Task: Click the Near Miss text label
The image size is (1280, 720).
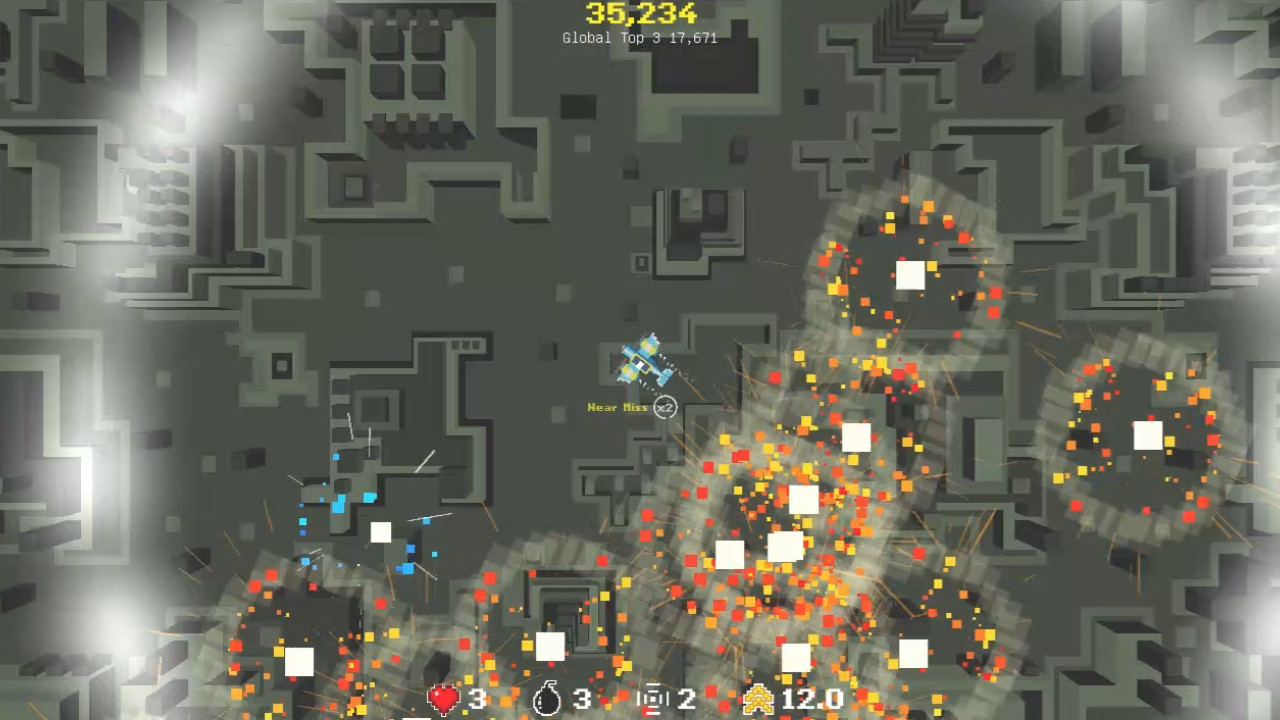Action: coord(617,407)
